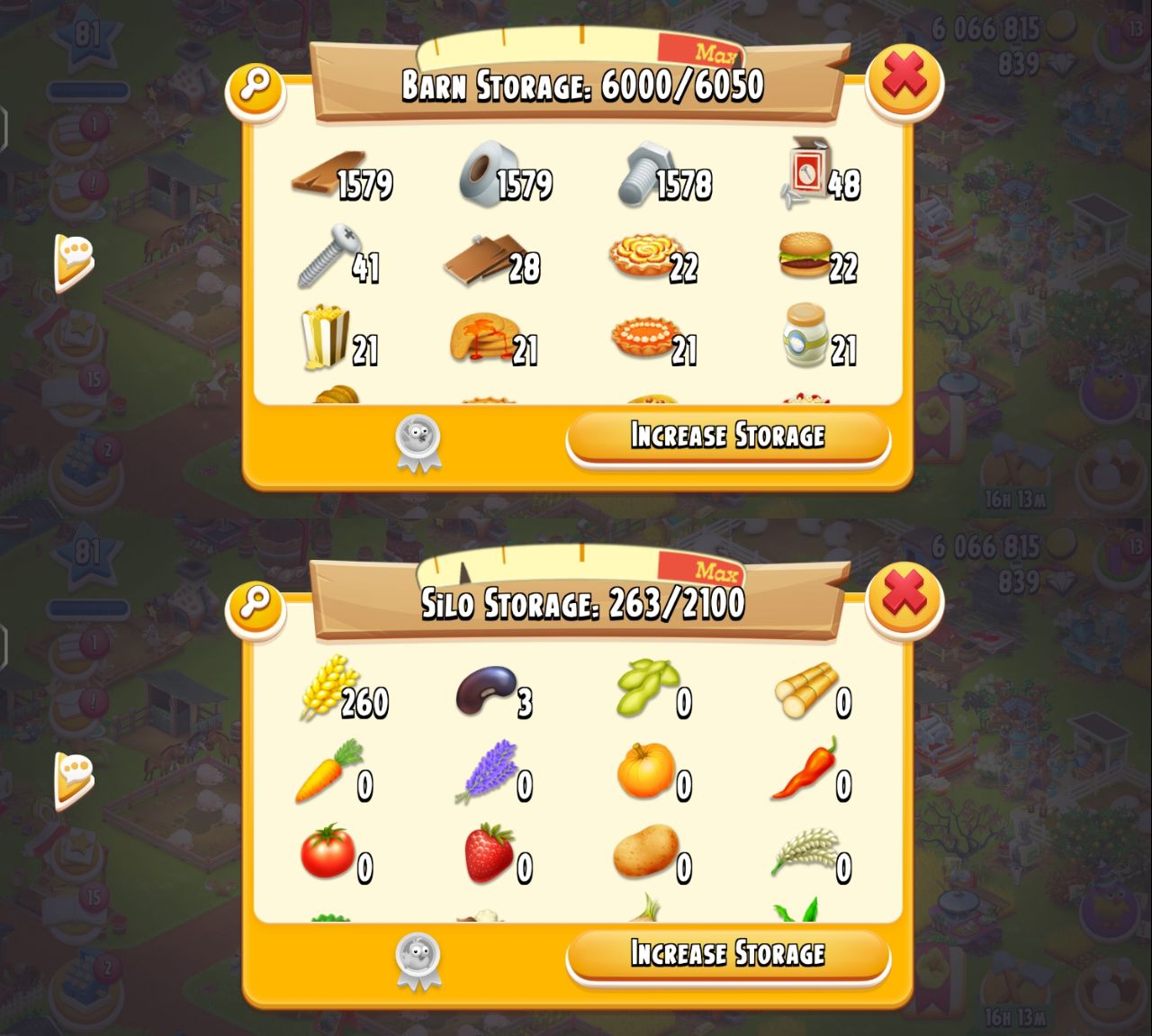
Task: Choose the red chili pepper crop
Action: tap(804, 770)
